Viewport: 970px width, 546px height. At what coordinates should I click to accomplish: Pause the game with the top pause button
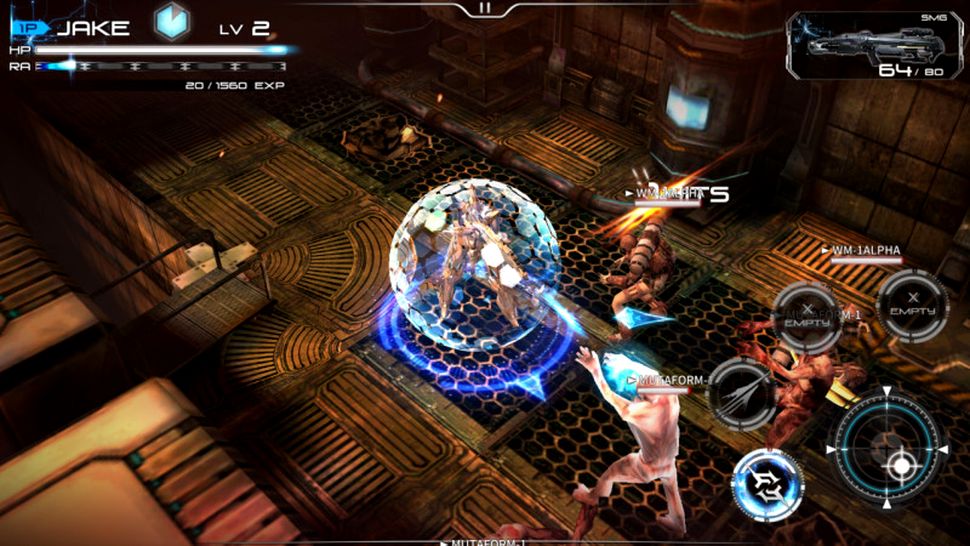tap(485, 7)
